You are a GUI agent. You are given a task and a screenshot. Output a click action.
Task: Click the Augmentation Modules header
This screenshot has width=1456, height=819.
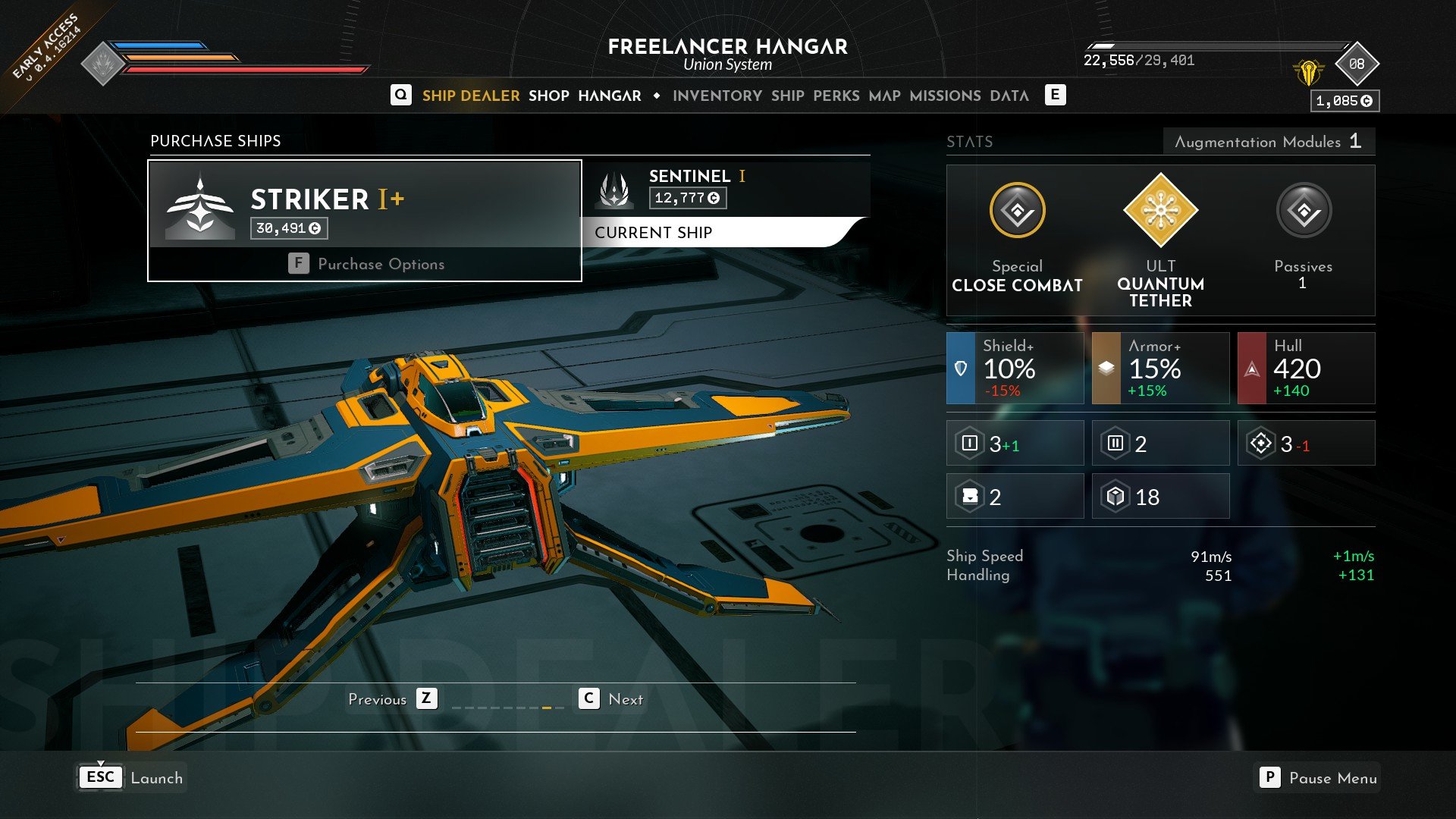coord(1268,142)
